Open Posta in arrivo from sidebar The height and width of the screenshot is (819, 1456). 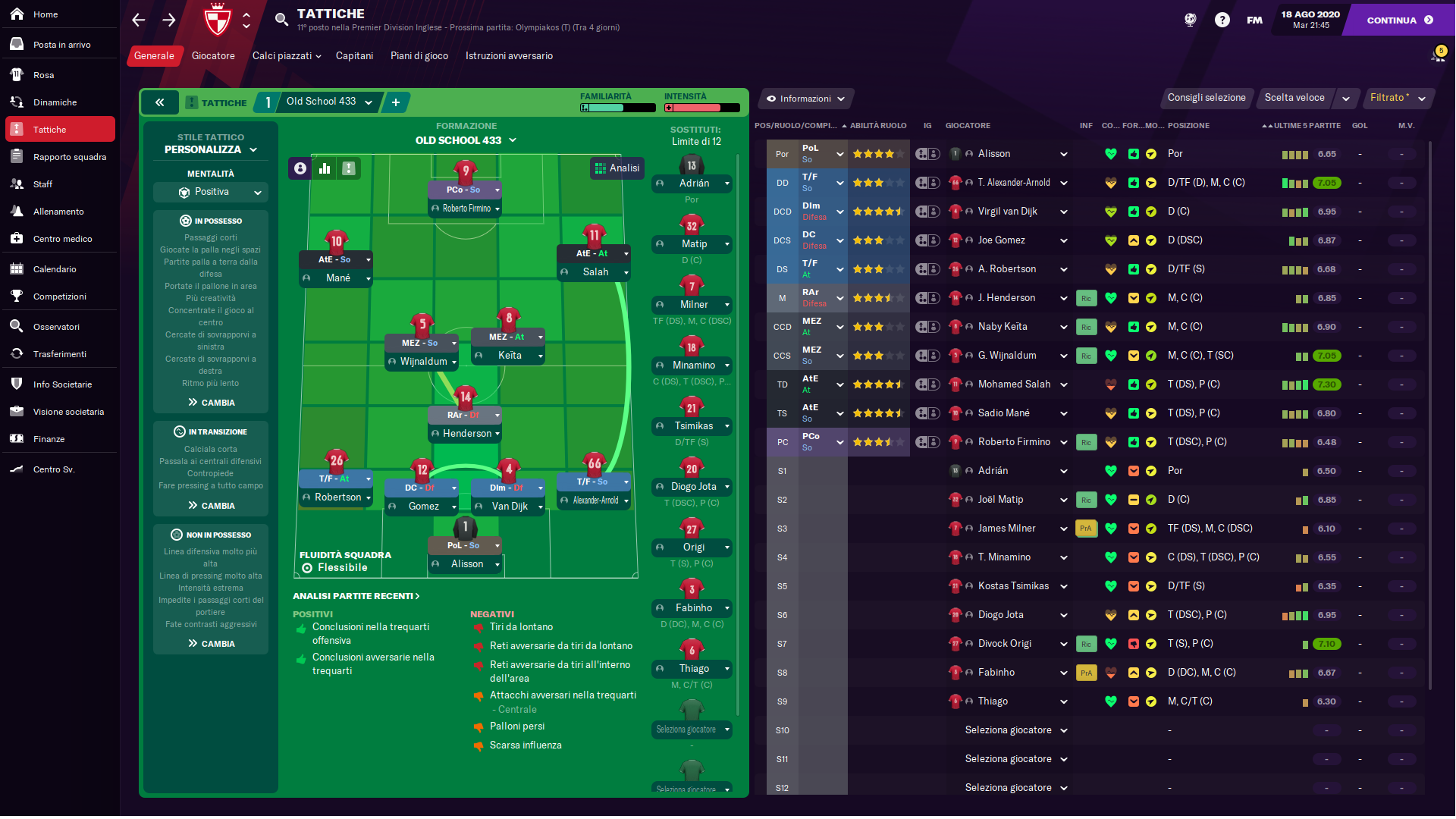[61, 45]
